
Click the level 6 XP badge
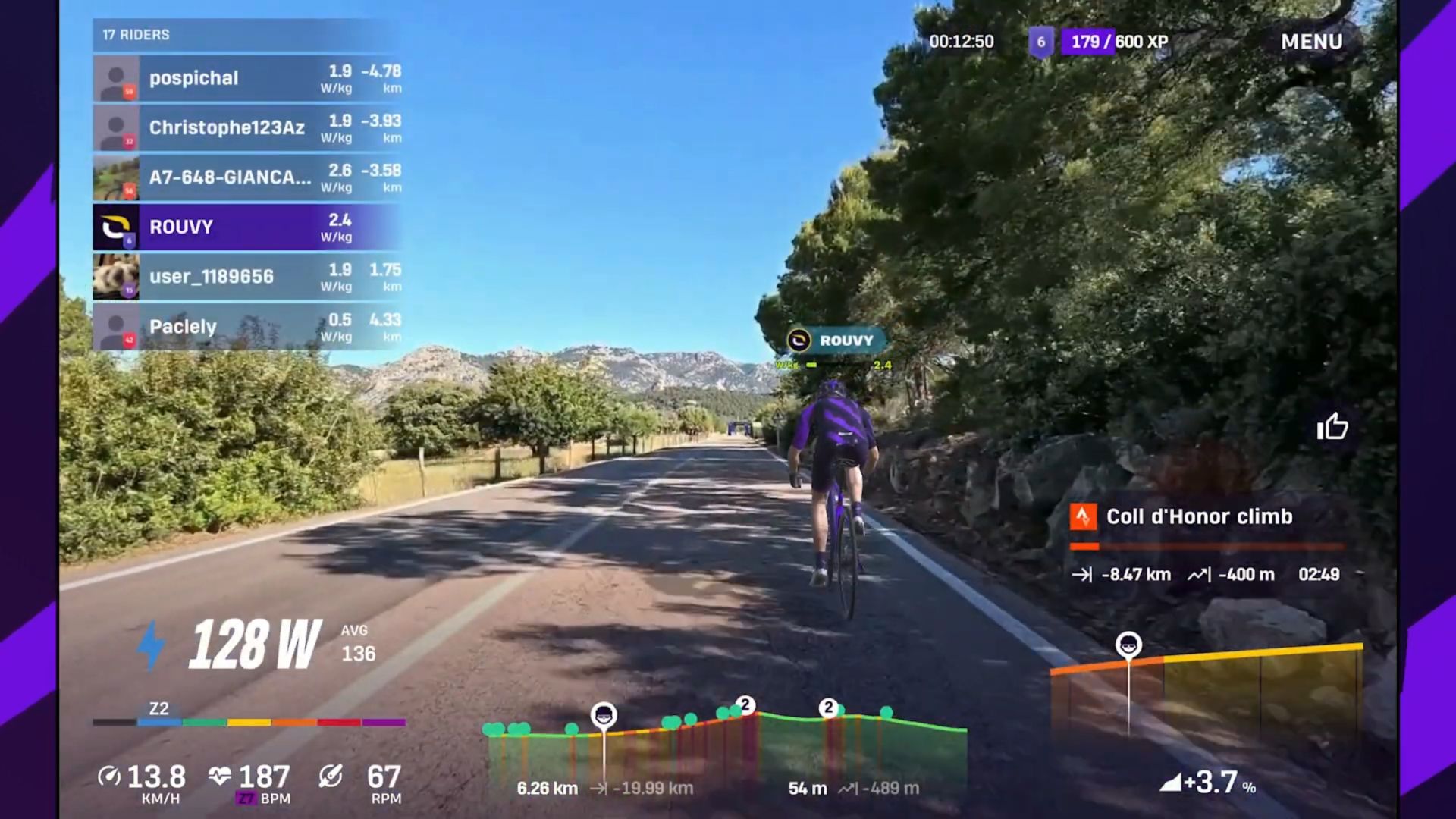[x=1040, y=42]
